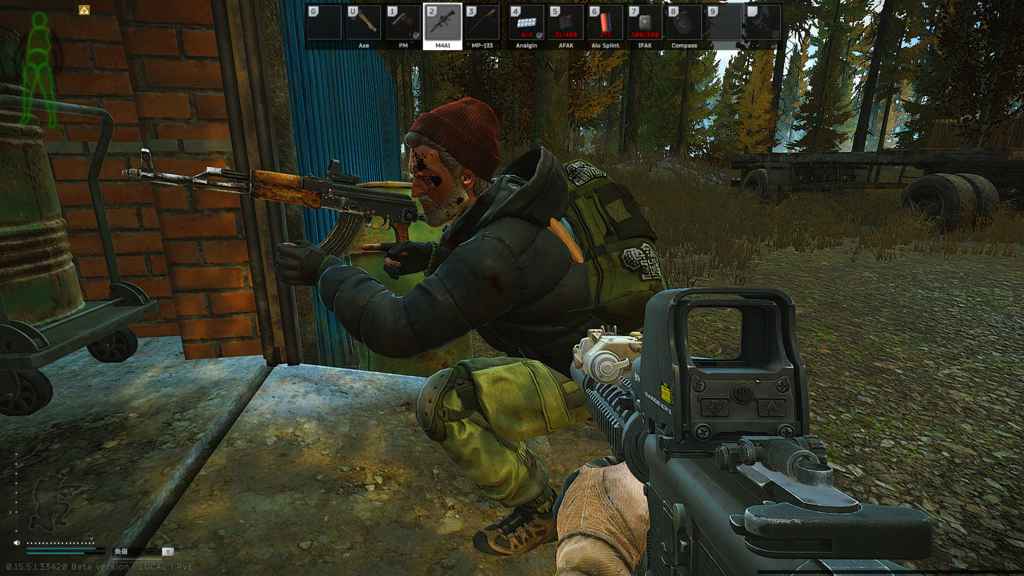The width and height of the screenshot is (1024, 576).
Task: Use the IFAK medkit slot
Action: pyautogui.click(x=644, y=24)
